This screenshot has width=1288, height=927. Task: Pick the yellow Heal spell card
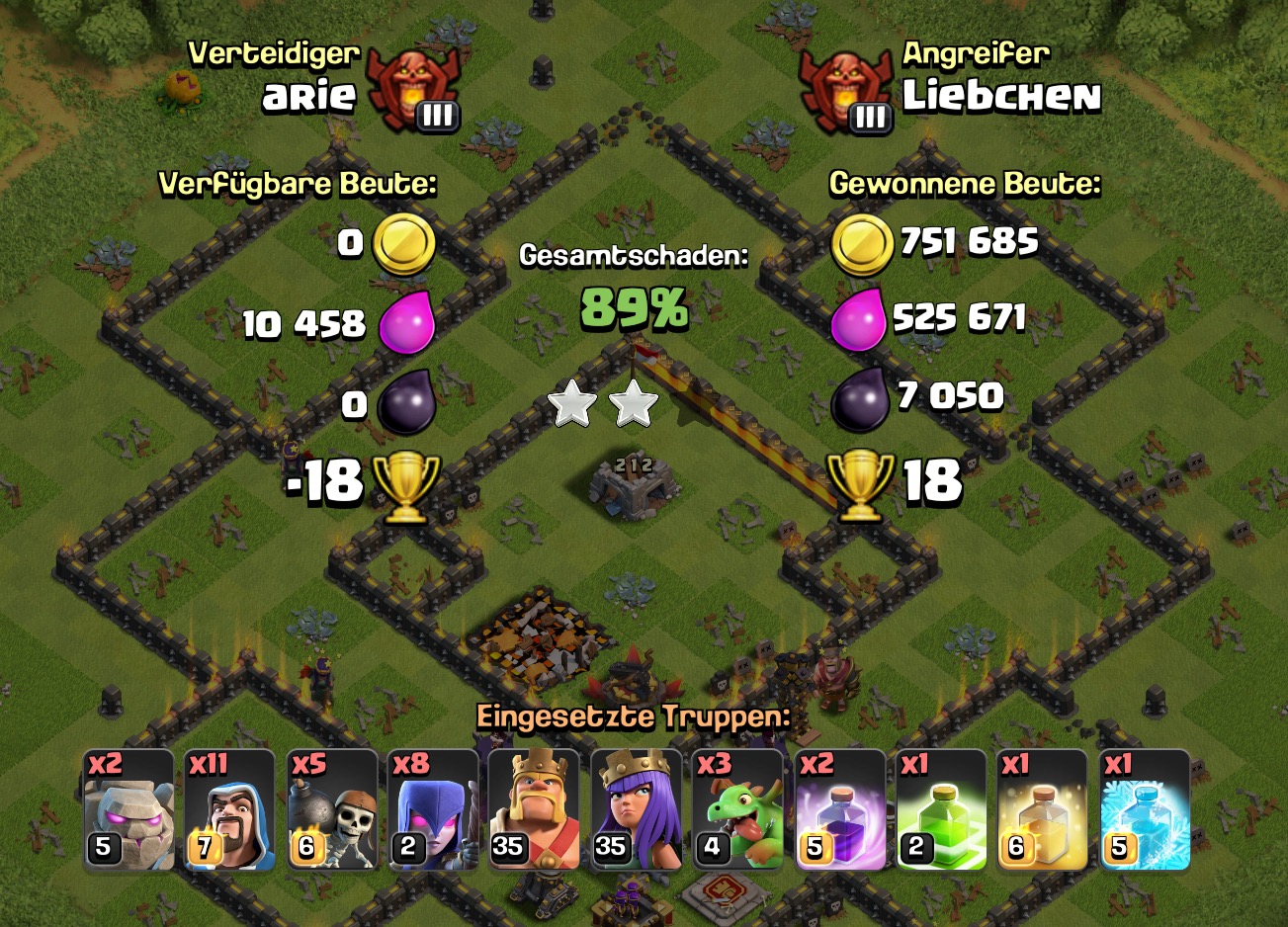tap(1043, 809)
